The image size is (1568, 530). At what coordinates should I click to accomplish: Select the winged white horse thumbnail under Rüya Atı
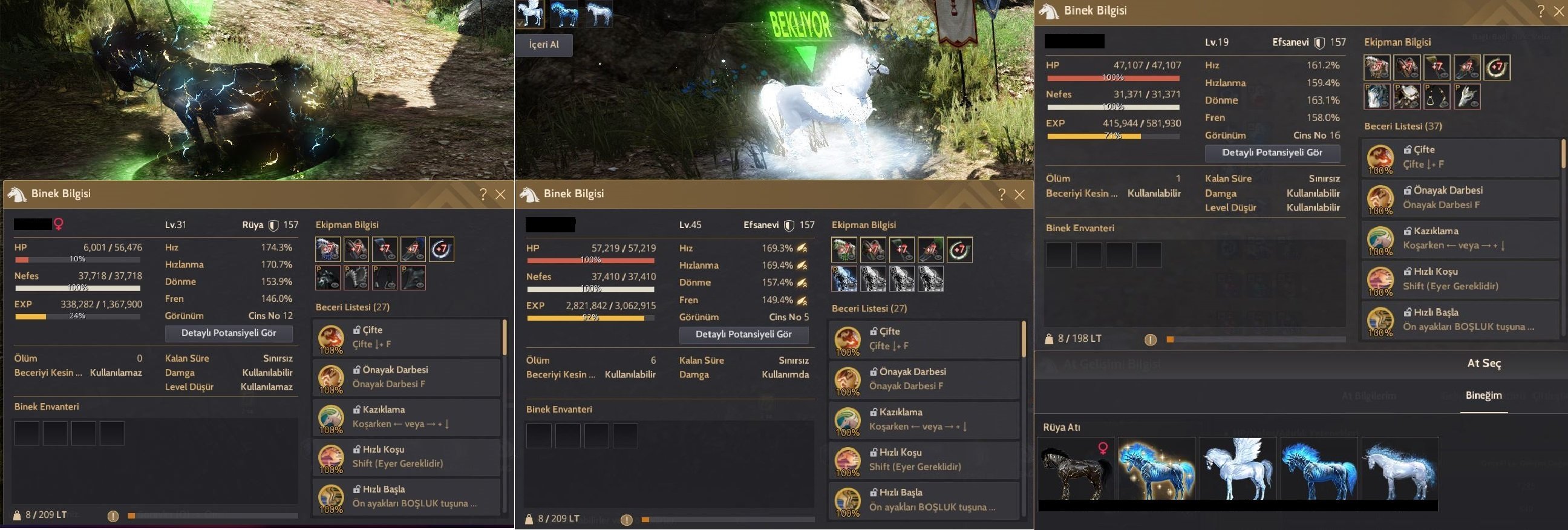click(x=1238, y=471)
